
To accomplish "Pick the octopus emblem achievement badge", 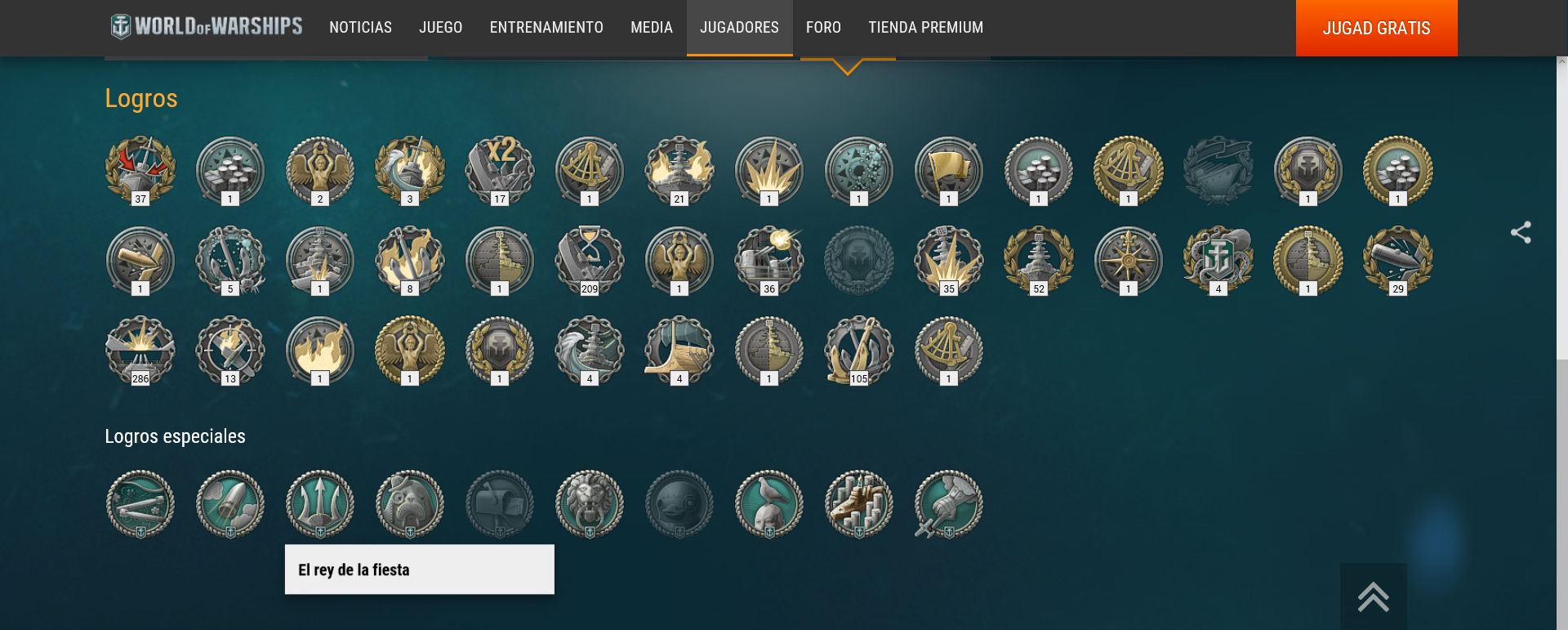I will (x=1218, y=259).
